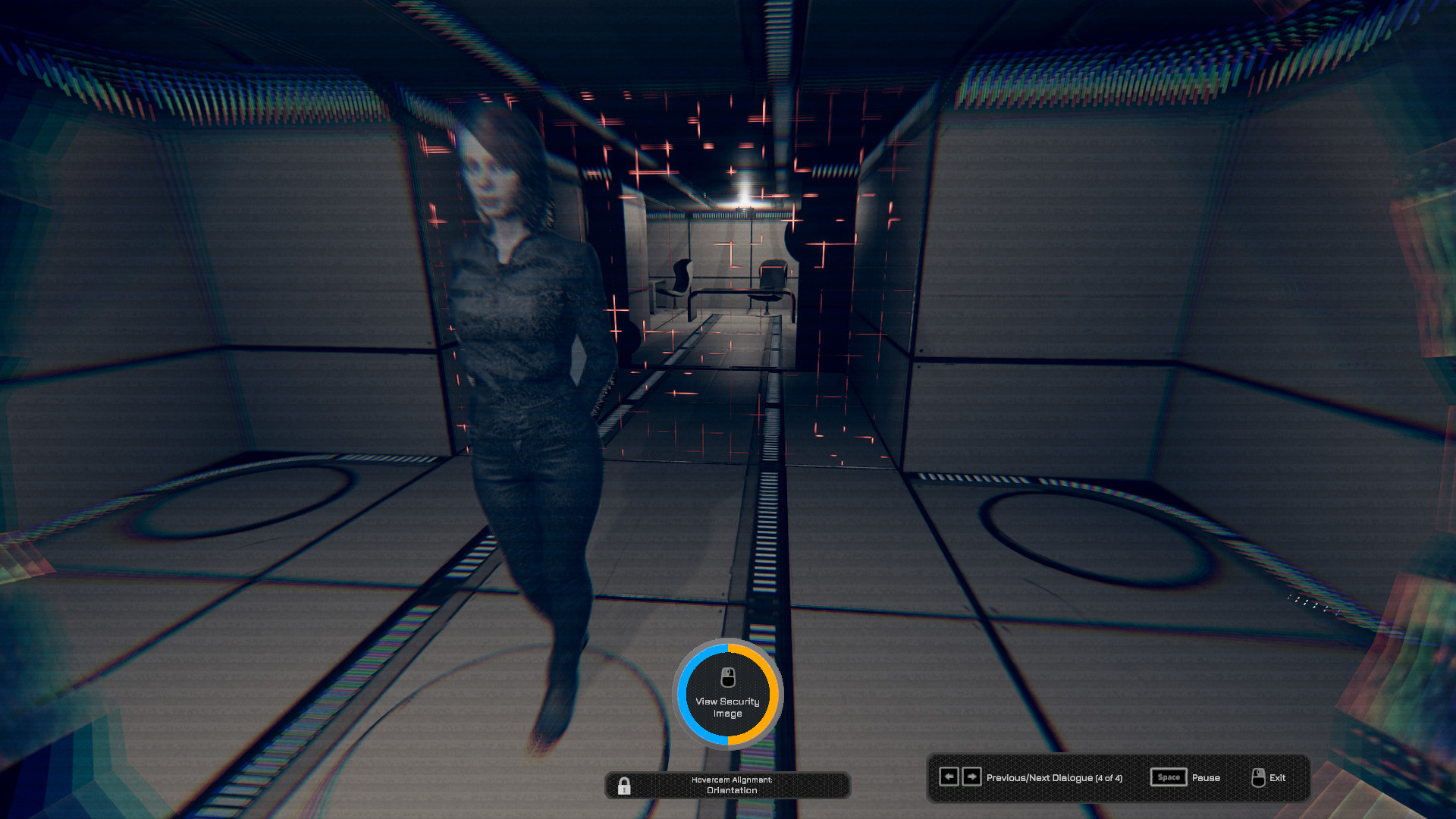Click the dialogue counter showing 4 of 4

[x=1110, y=777]
